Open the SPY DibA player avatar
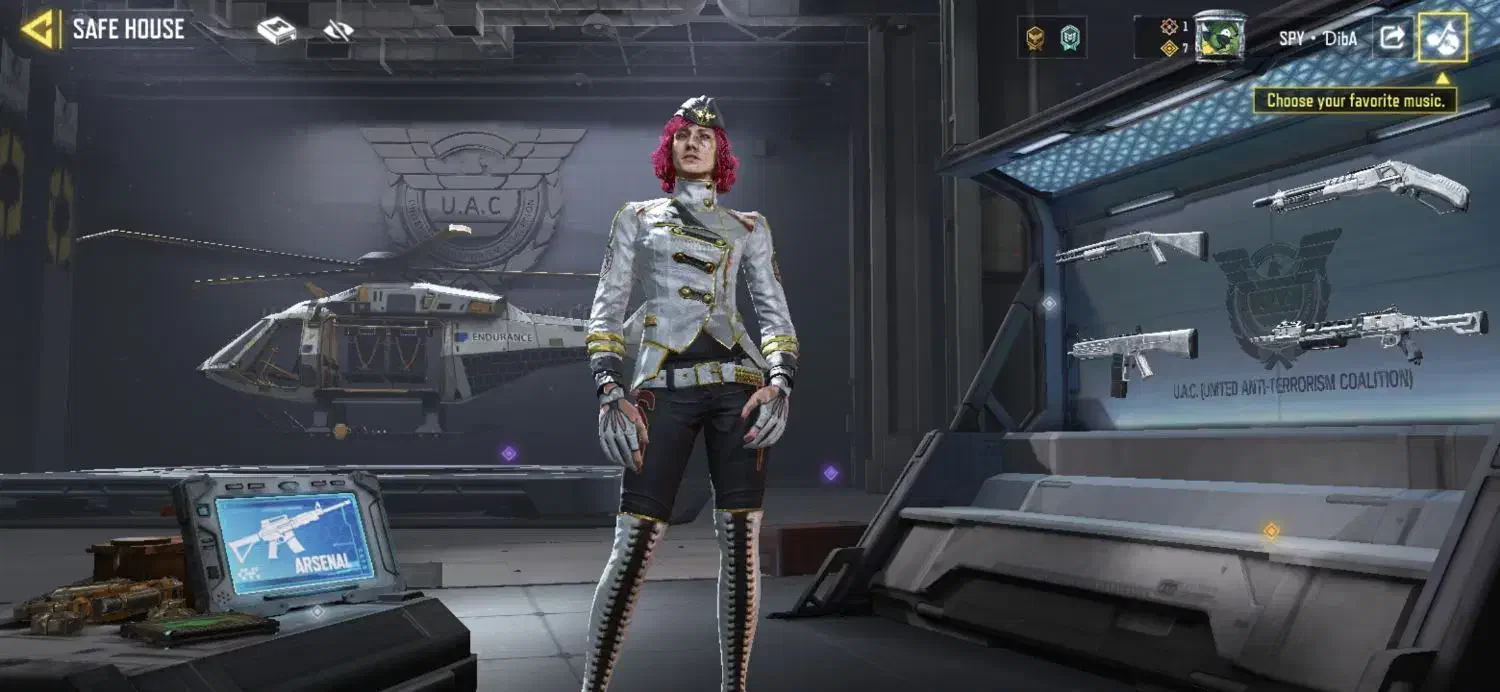 pyautogui.click(x=1219, y=36)
